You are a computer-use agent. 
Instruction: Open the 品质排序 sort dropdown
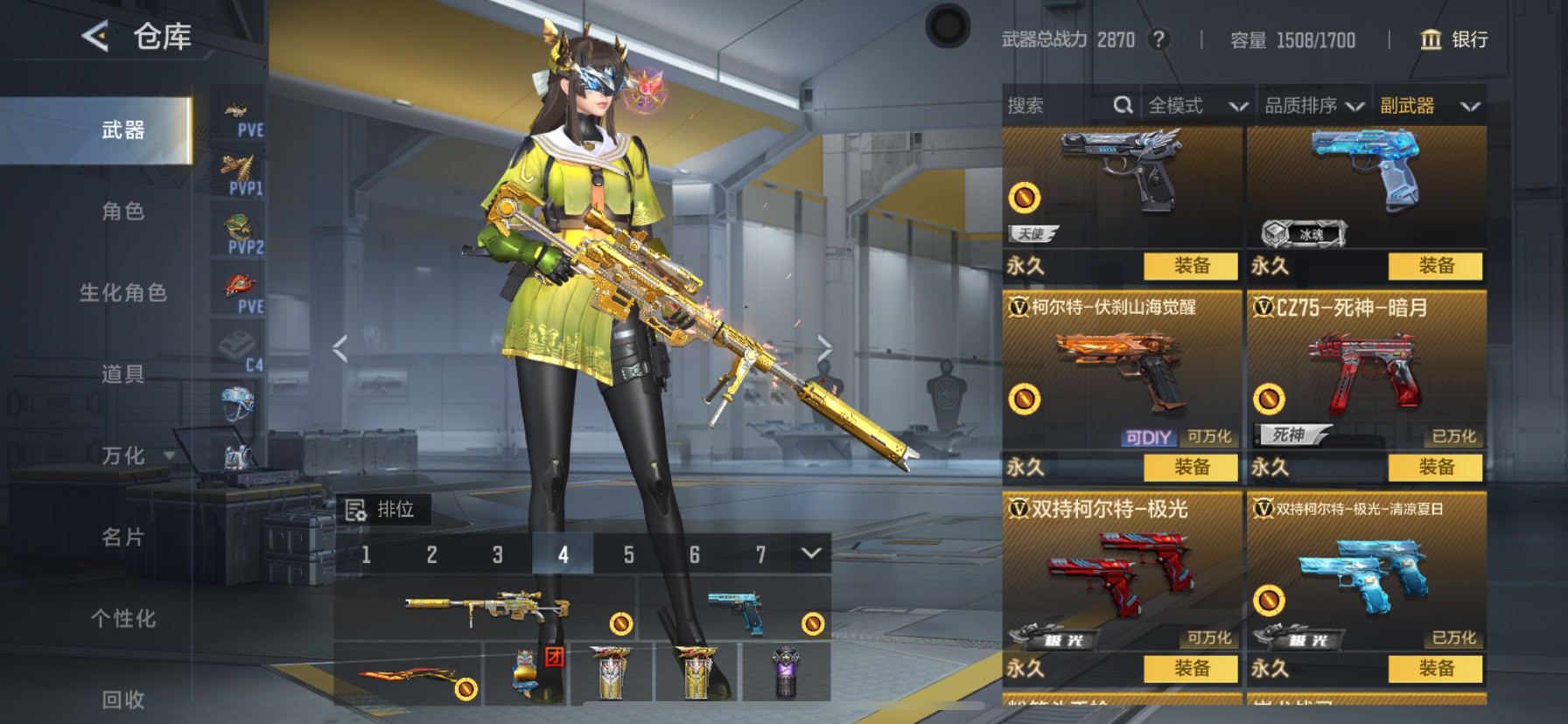(x=1313, y=106)
